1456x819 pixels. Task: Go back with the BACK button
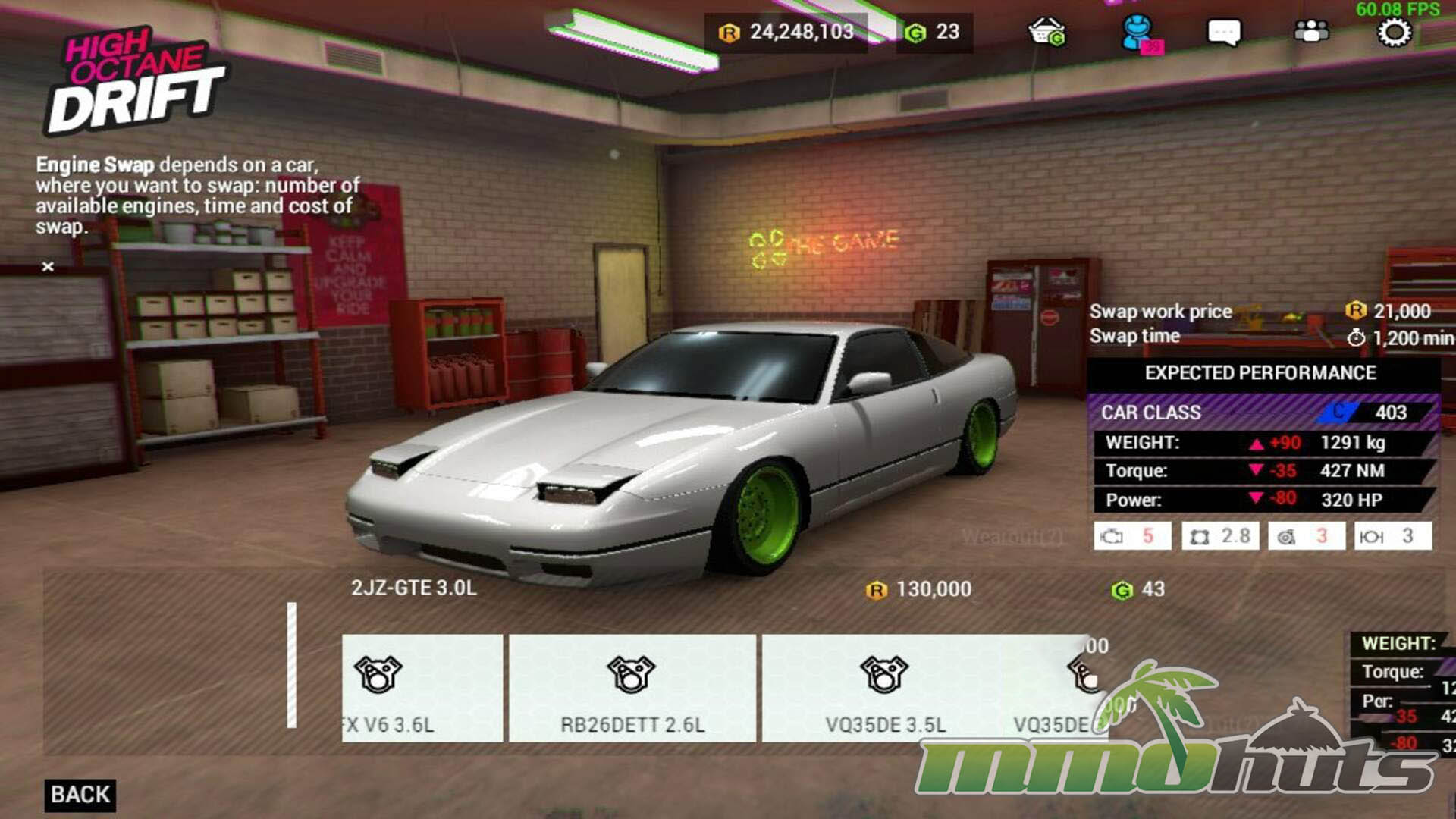click(x=80, y=795)
